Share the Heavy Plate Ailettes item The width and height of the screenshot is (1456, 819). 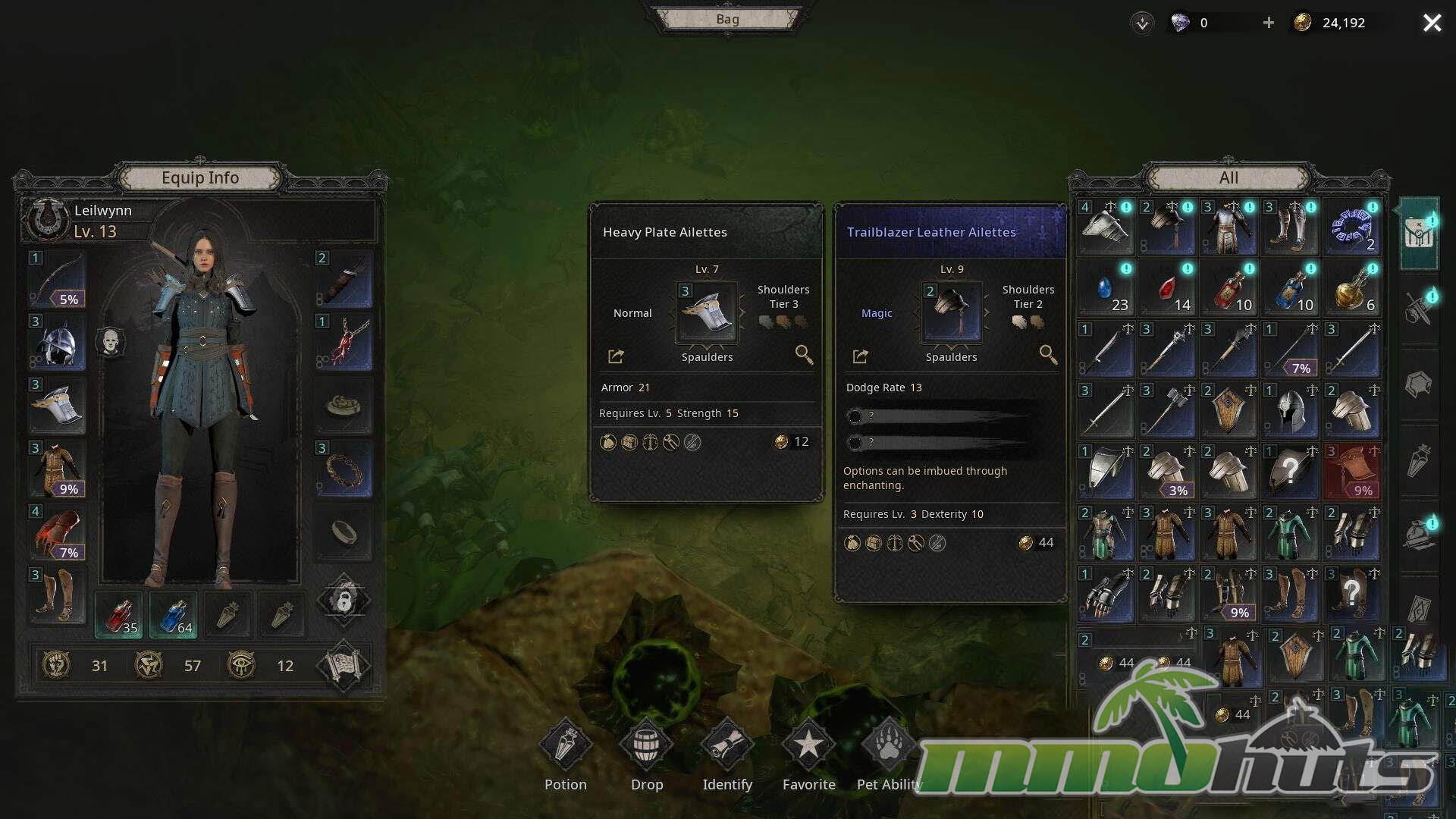click(x=616, y=356)
